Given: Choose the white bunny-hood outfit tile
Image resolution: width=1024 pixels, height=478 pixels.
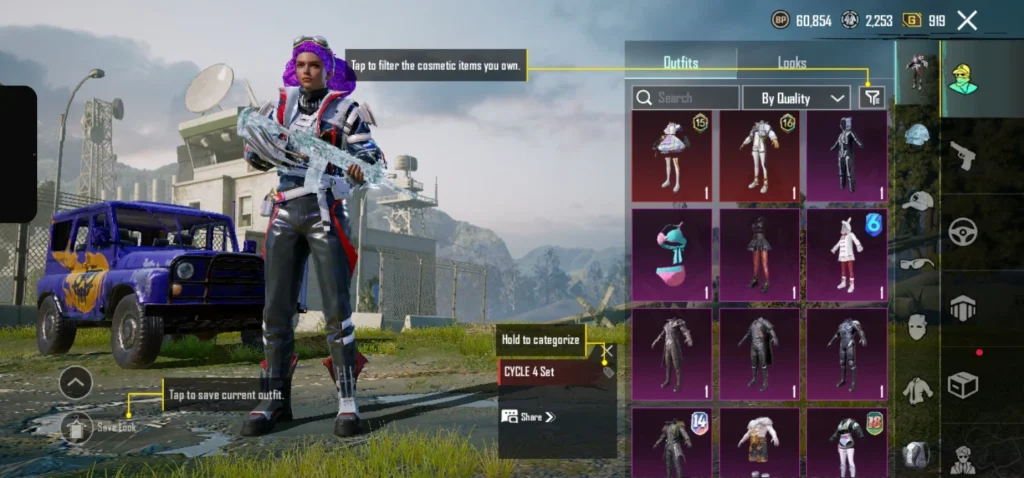Looking at the screenshot, I should [x=847, y=254].
